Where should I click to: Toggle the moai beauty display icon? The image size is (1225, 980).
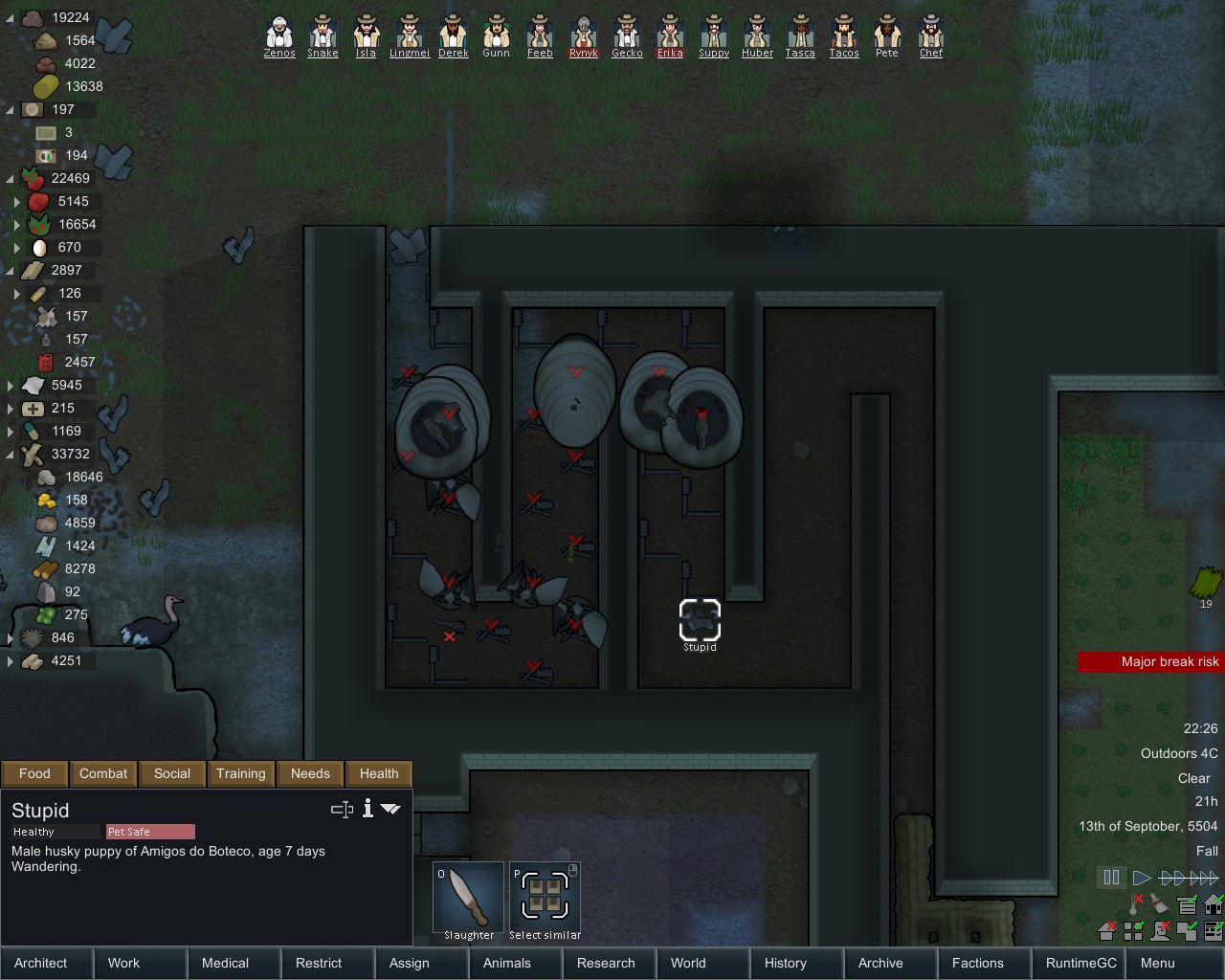click(1160, 930)
